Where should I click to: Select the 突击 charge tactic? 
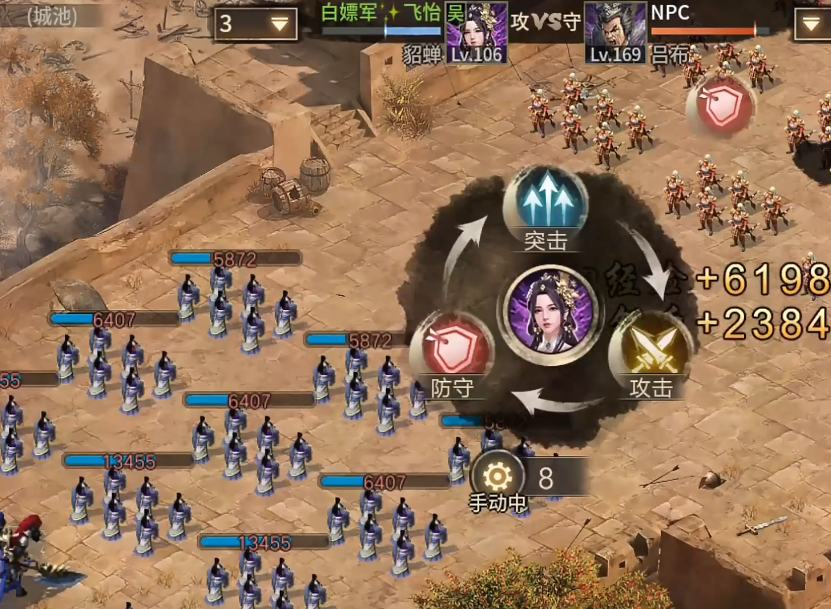coord(544,203)
